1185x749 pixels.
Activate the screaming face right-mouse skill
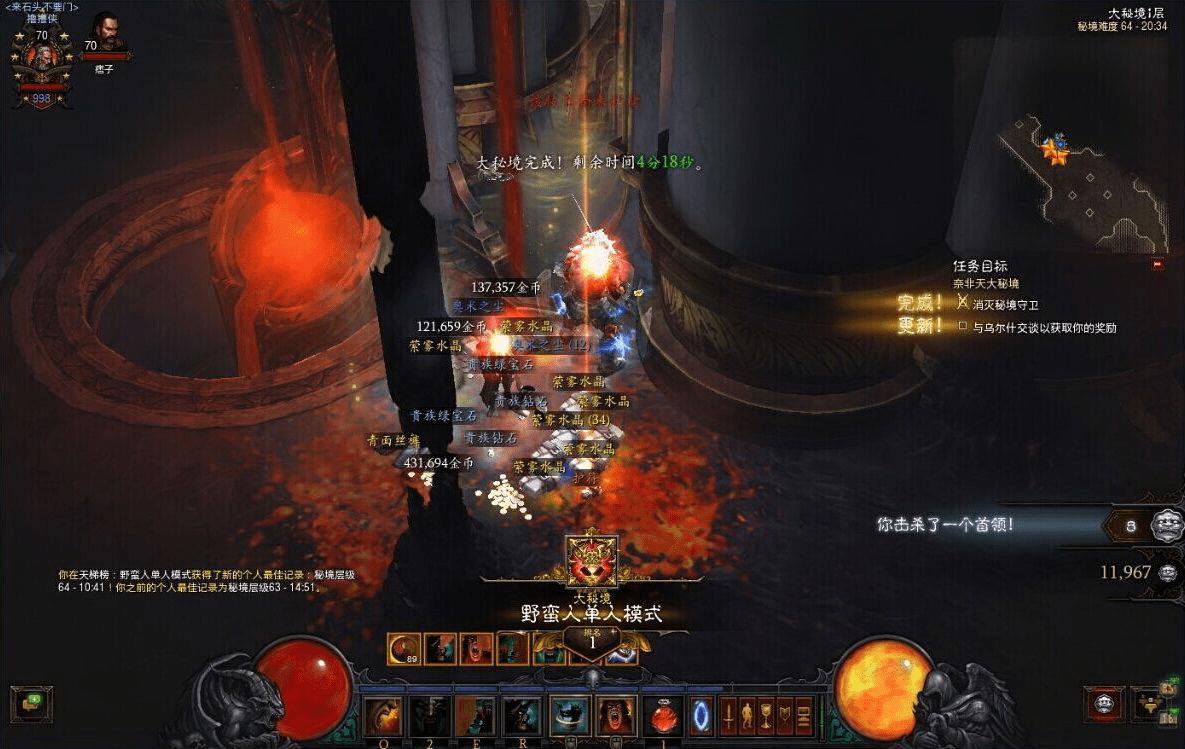(x=615, y=717)
